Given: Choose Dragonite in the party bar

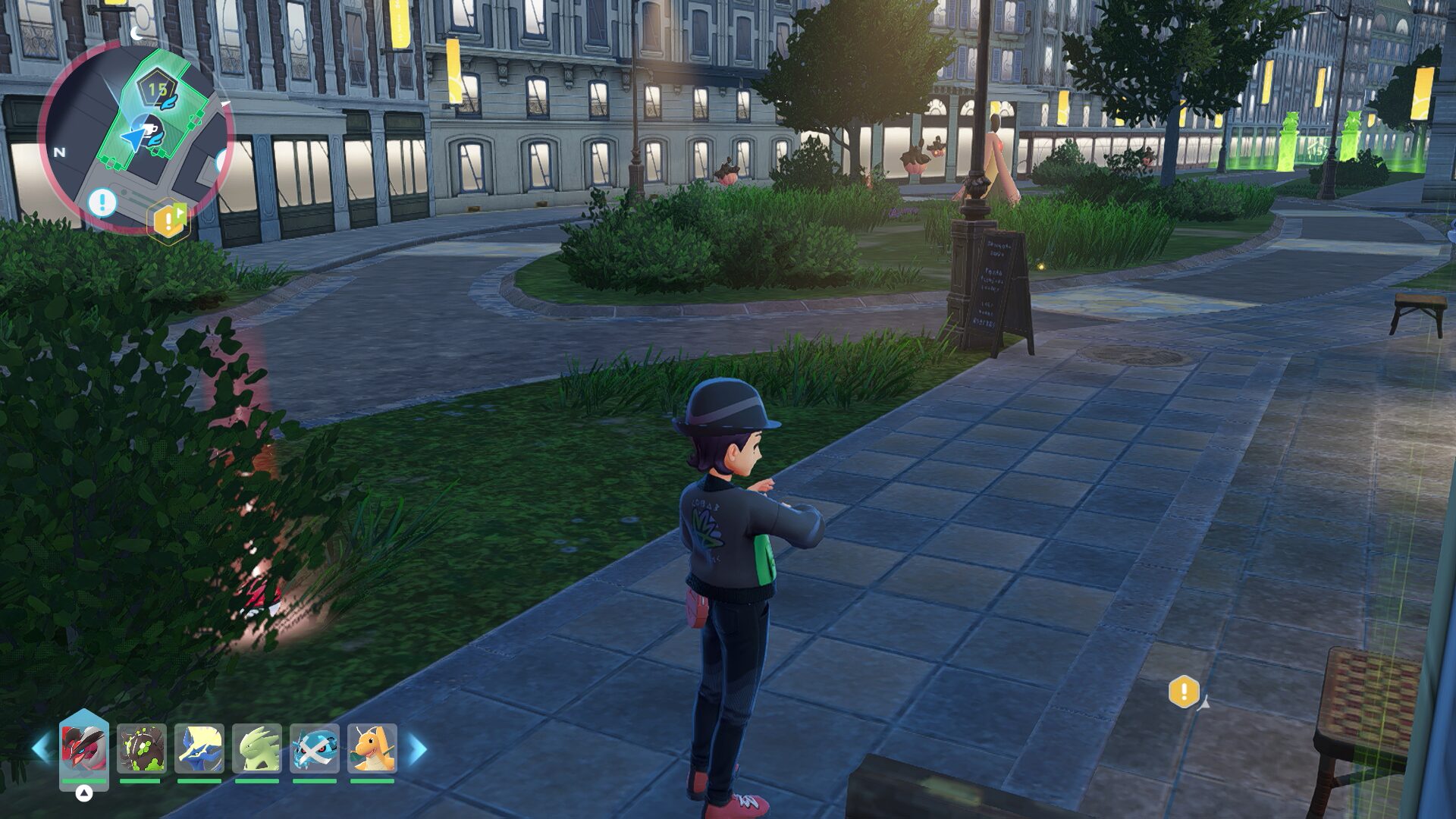Looking at the screenshot, I should tap(372, 748).
